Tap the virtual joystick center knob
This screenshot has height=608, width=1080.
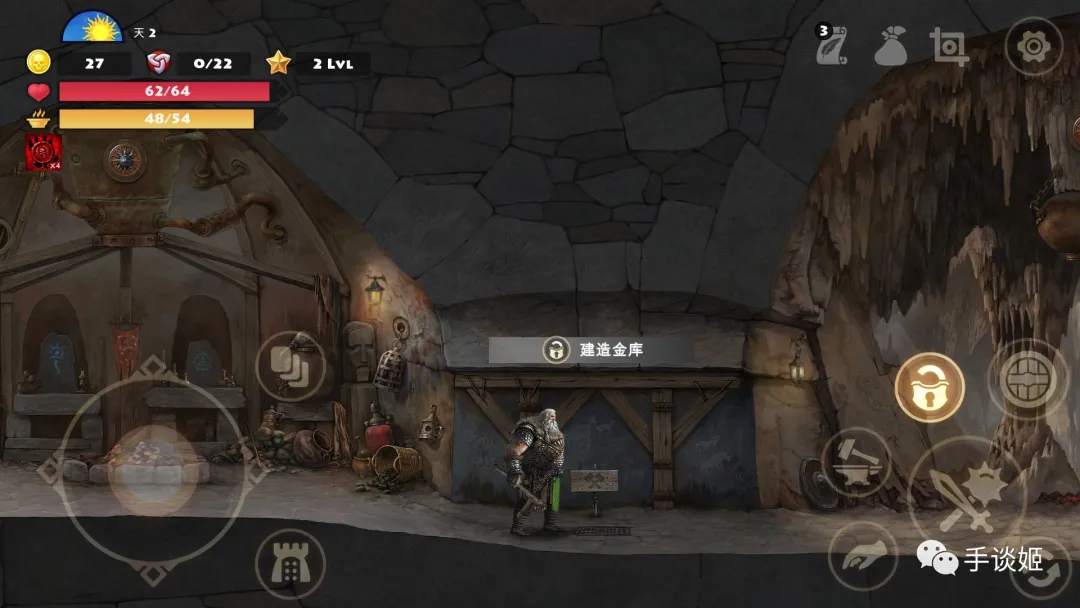click(x=152, y=470)
